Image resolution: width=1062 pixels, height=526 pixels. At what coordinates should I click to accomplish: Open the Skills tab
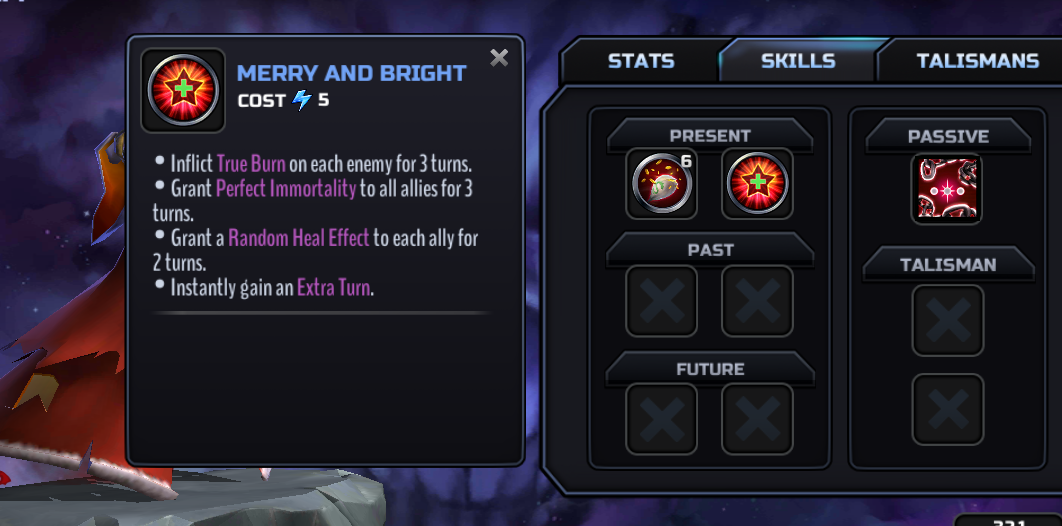click(x=798, y=61)
